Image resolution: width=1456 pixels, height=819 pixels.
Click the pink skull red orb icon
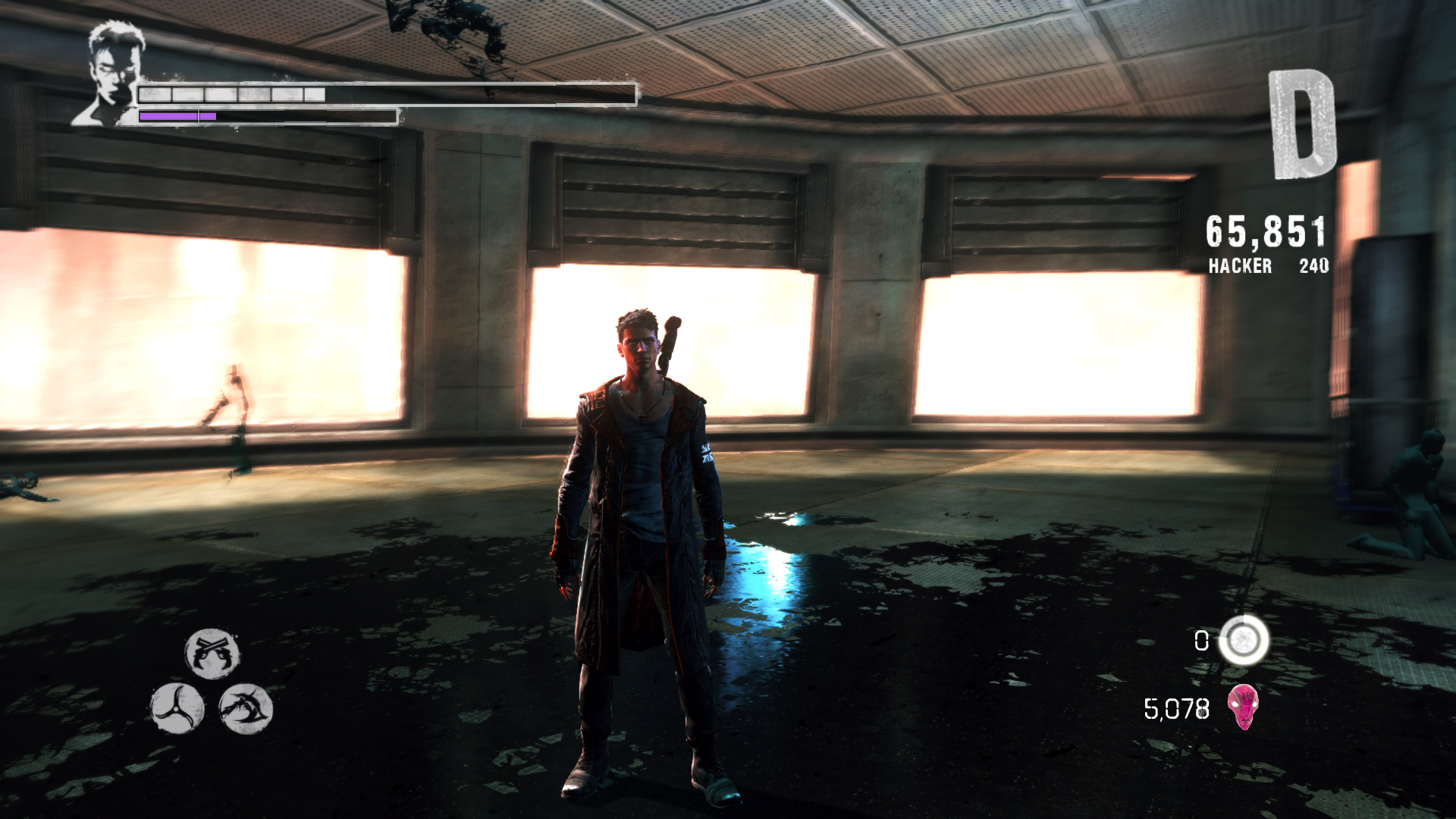(x=1244, y=707)
